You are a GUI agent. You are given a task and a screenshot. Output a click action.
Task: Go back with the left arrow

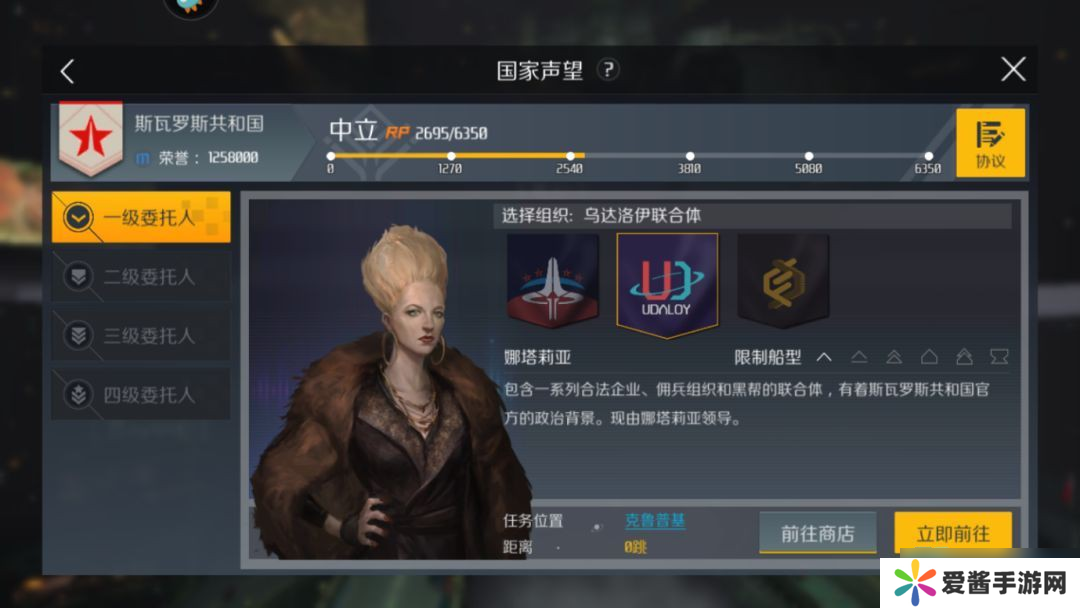tap(67, 71)
